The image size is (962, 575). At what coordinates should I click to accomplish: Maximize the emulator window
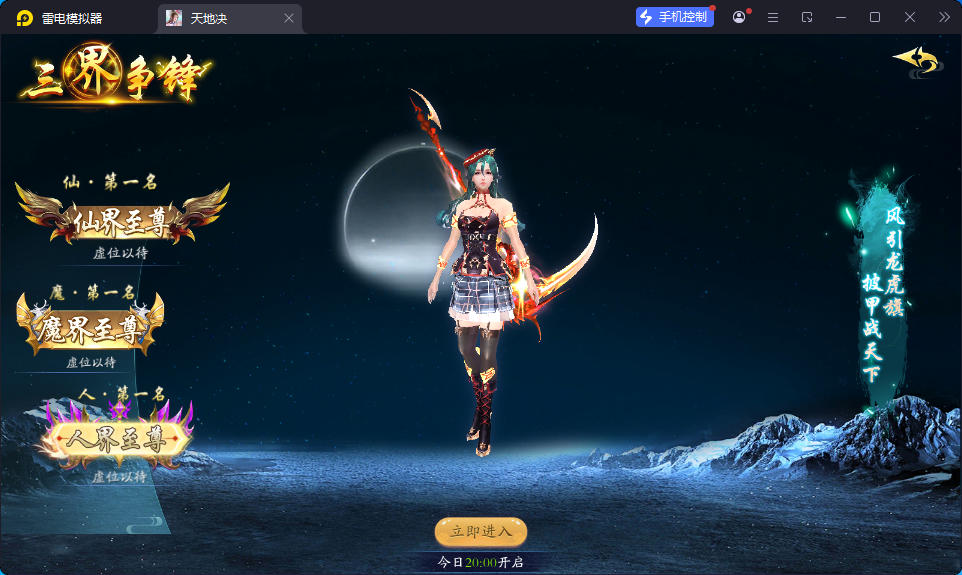click(875, 17)
